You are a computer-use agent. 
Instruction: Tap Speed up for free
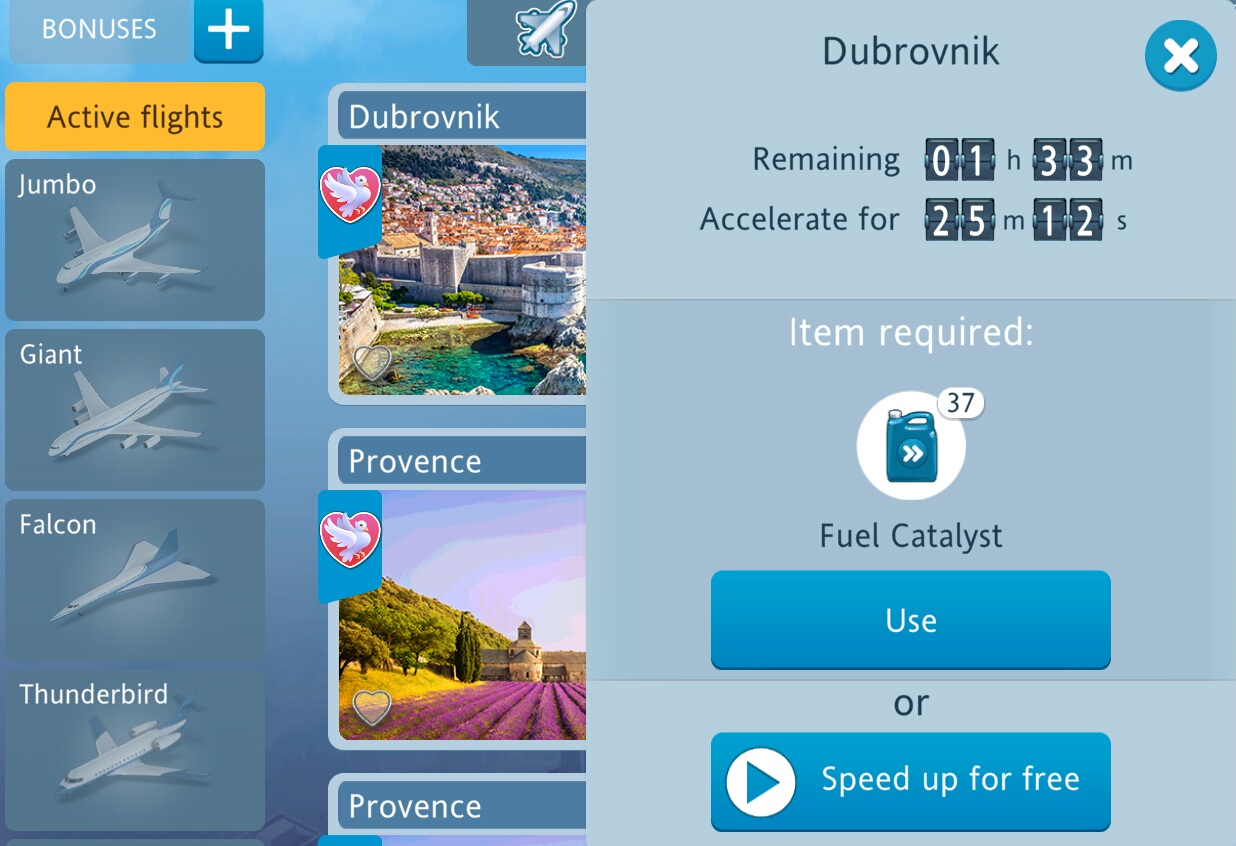pyautogui.click(x=910, y=781)
